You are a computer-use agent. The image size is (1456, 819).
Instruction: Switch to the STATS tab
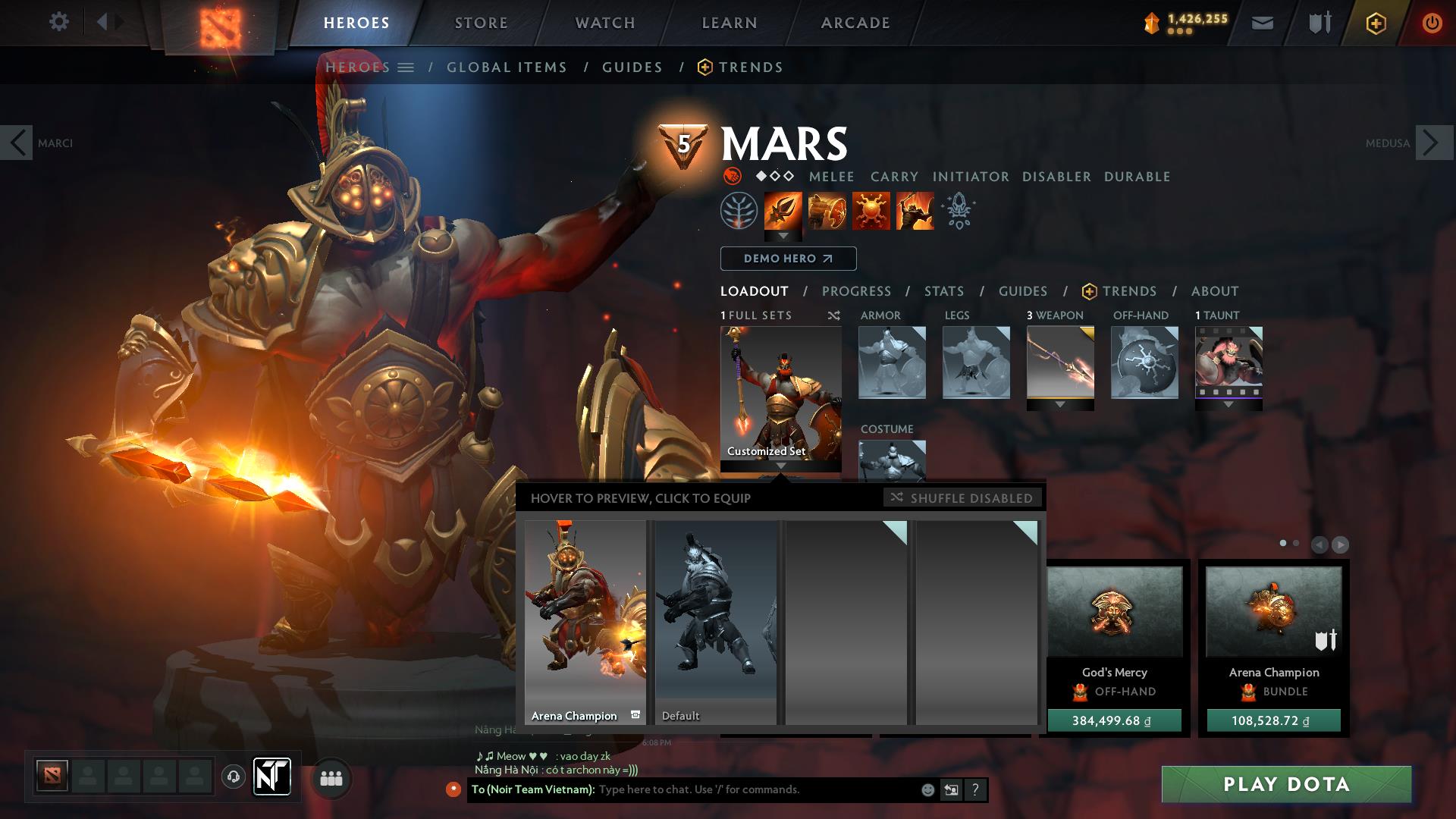pyautogui.click(x=943, y=290)
